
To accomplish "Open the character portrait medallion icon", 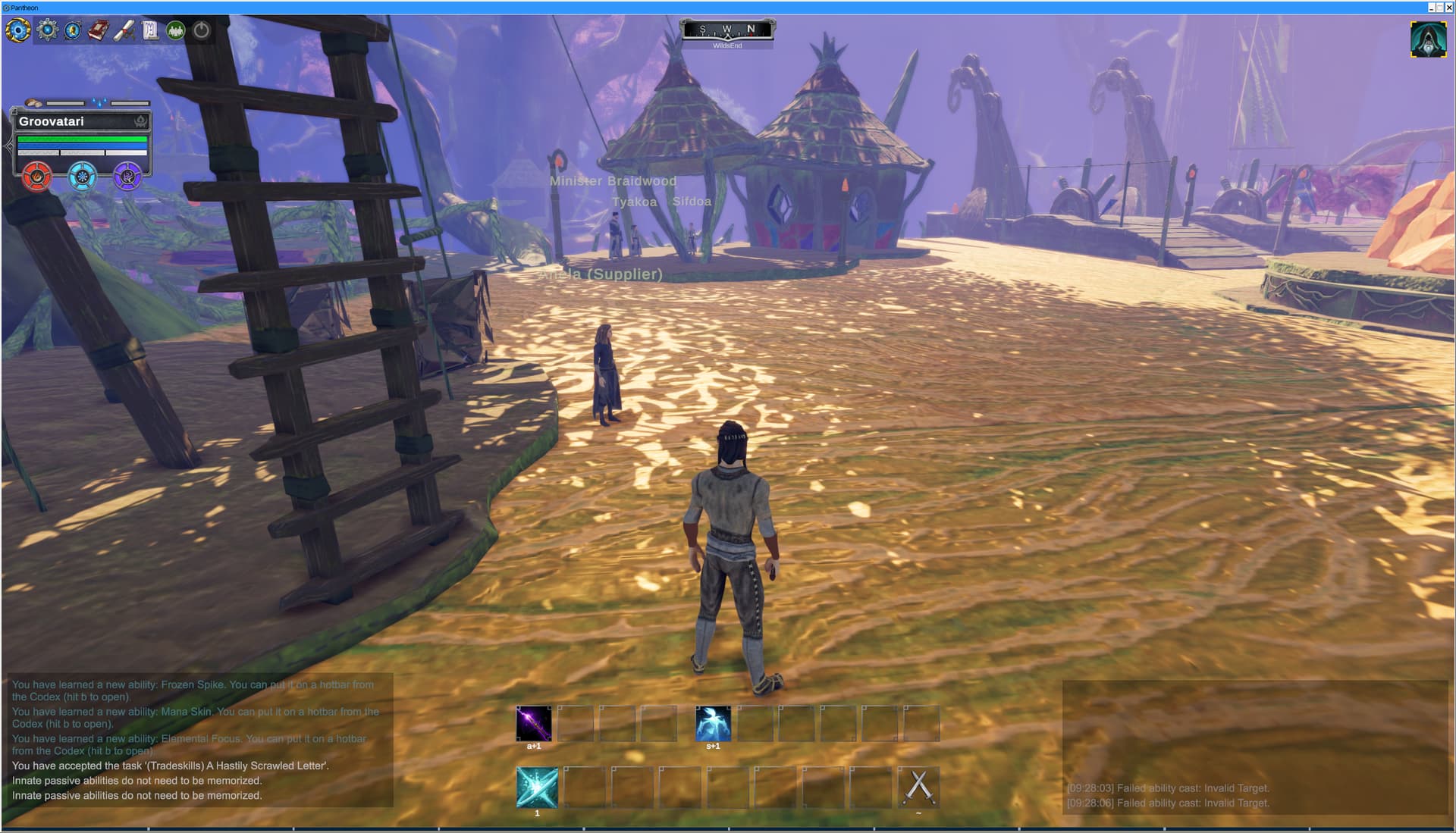I will tap(74, 30).
